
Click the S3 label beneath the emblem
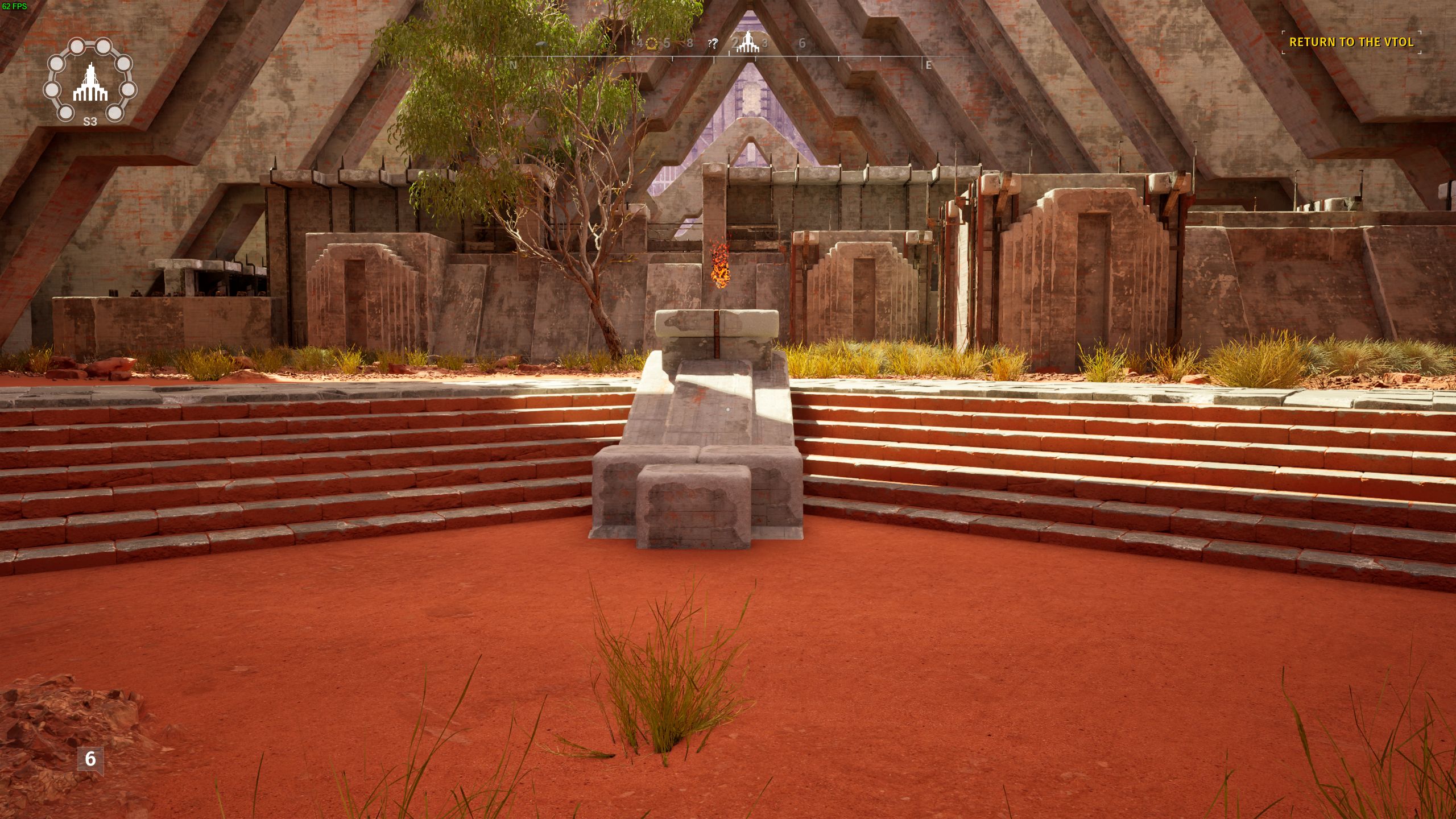coord(89,121)
